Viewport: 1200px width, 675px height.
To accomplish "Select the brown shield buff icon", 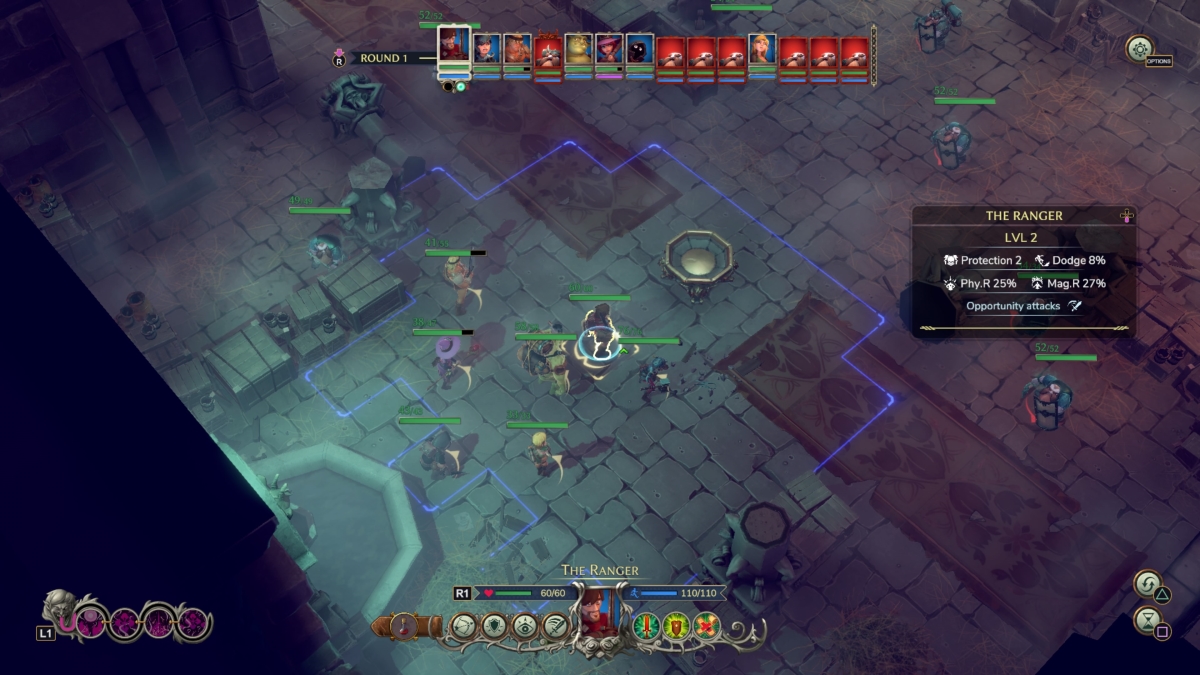I will click(x=676, y=626).
